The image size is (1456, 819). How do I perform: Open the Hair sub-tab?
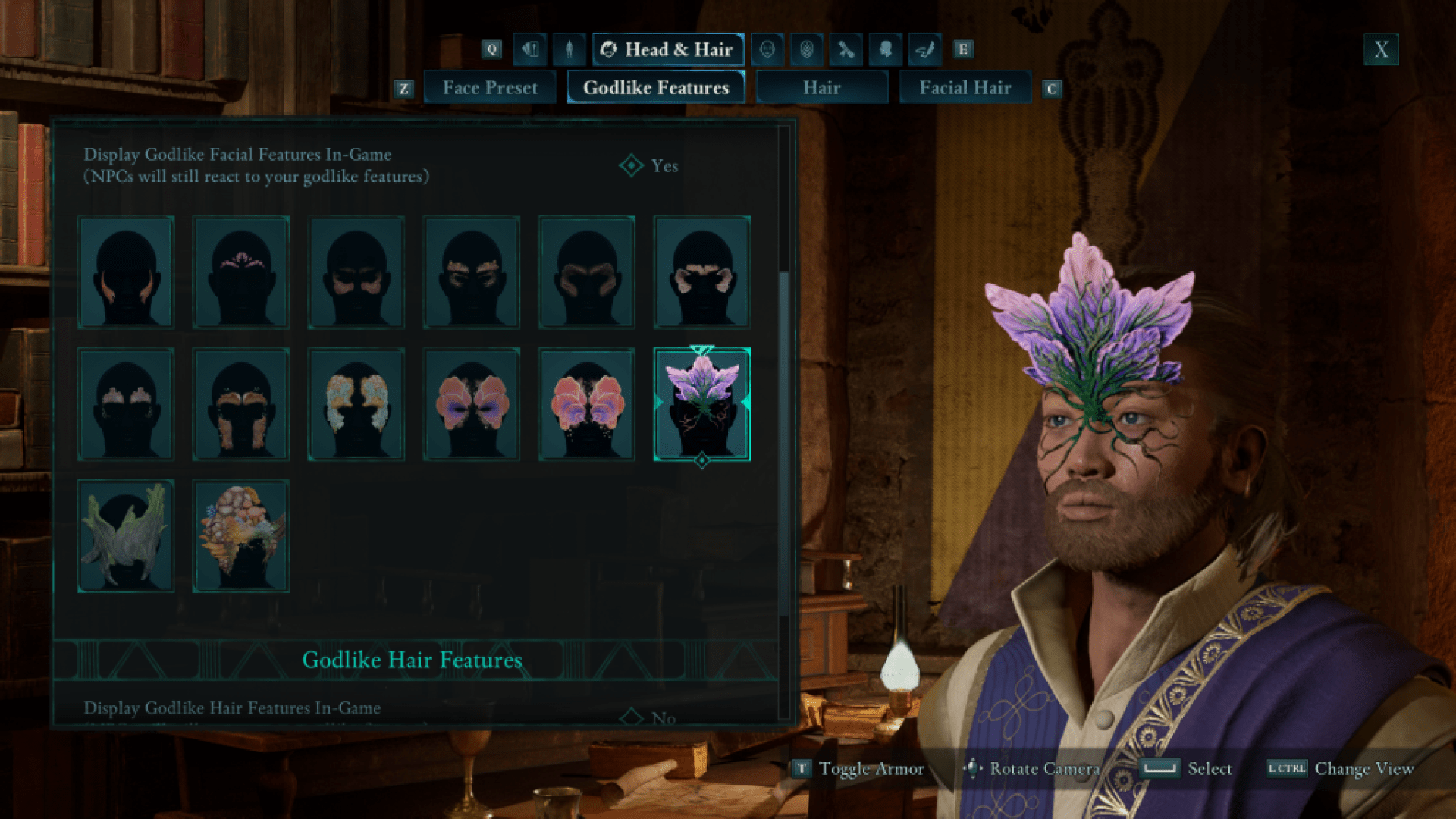coord(821,88)
